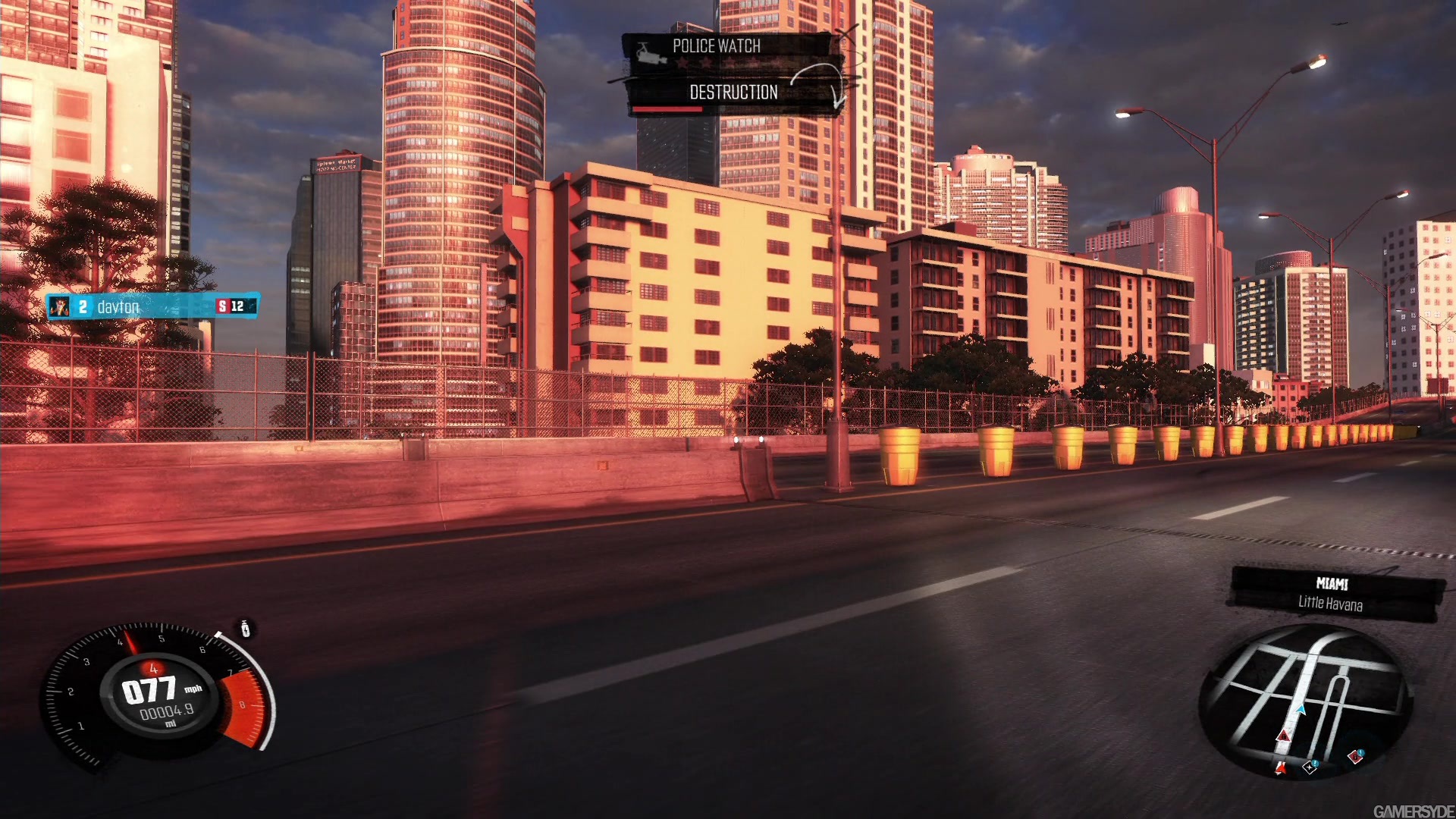Select the blue player arrow on the minimap
The image size is (1456, 819).
1300,711
